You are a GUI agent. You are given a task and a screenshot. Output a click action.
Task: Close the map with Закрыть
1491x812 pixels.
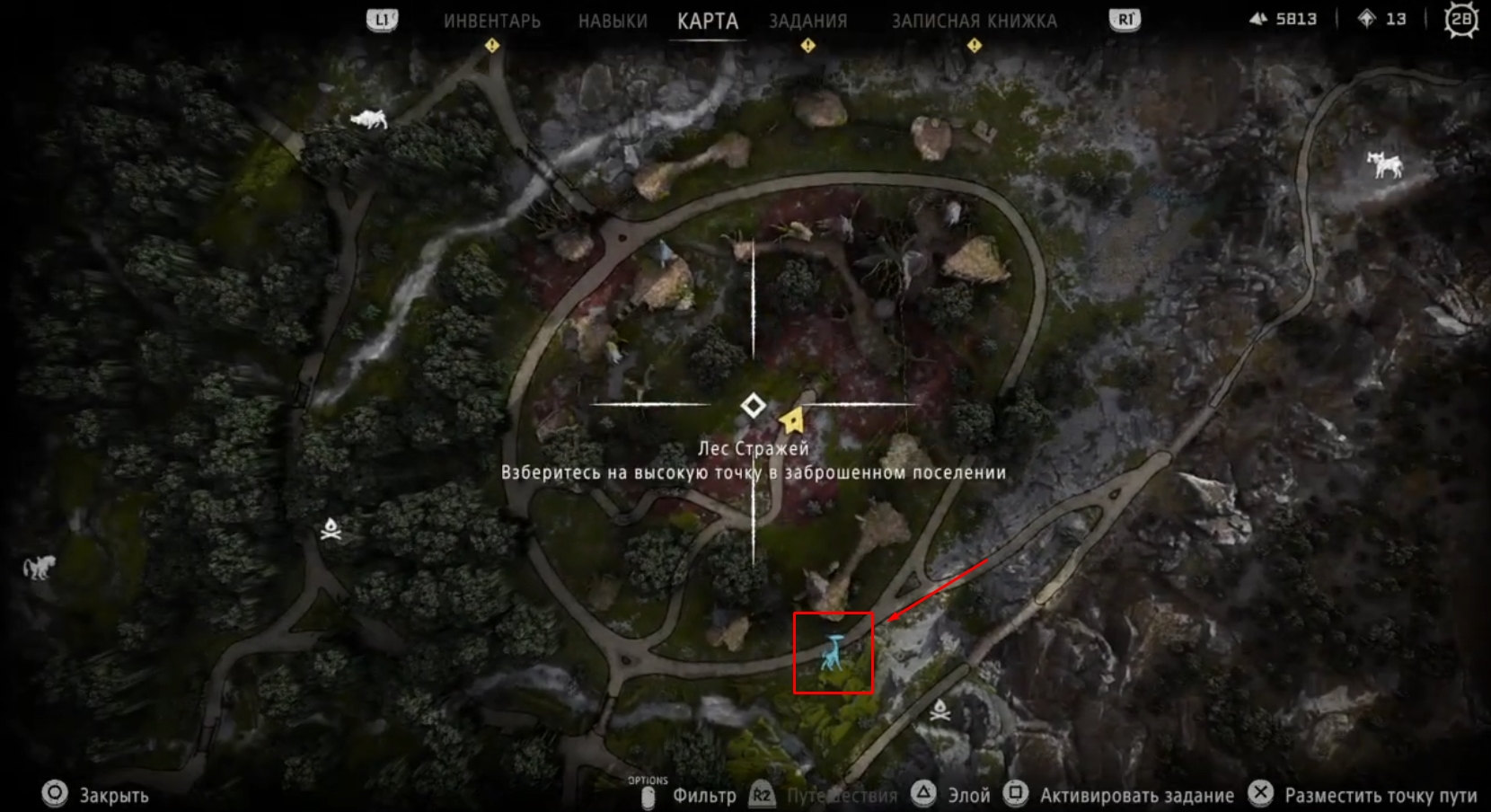point(96,795)
